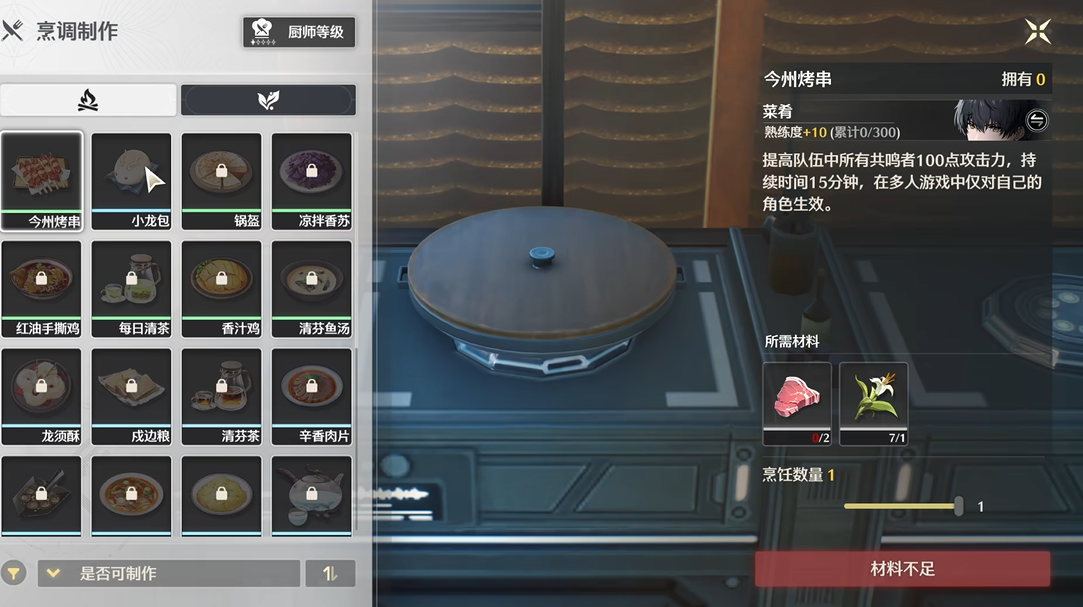Close the cooking menu
Image resolution: width=1083 pixels, height=607 pixels.
1037,32
